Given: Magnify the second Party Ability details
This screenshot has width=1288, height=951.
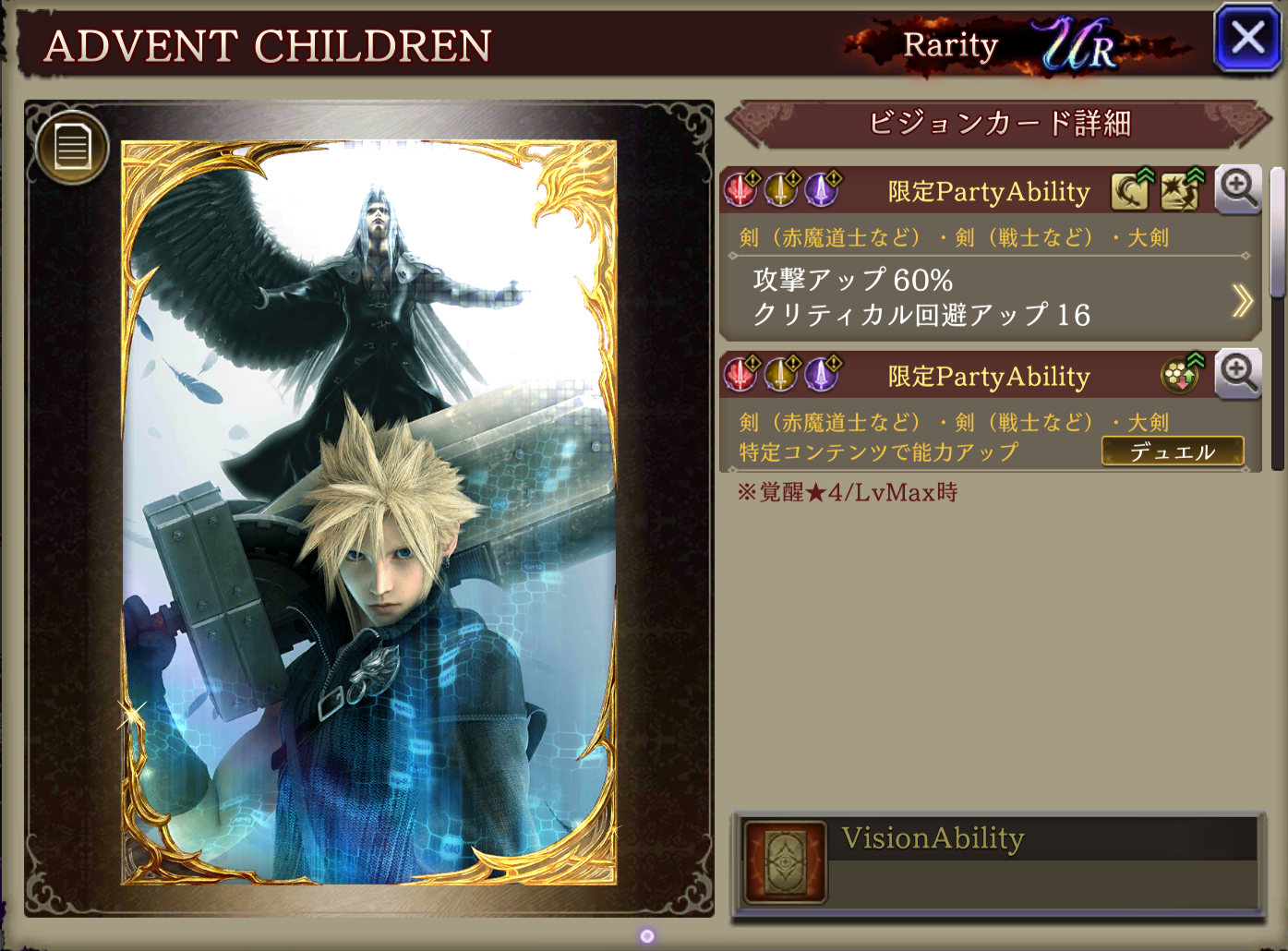Looking at the screenshot, I should pyautogui.click(x=1237, y=374).
